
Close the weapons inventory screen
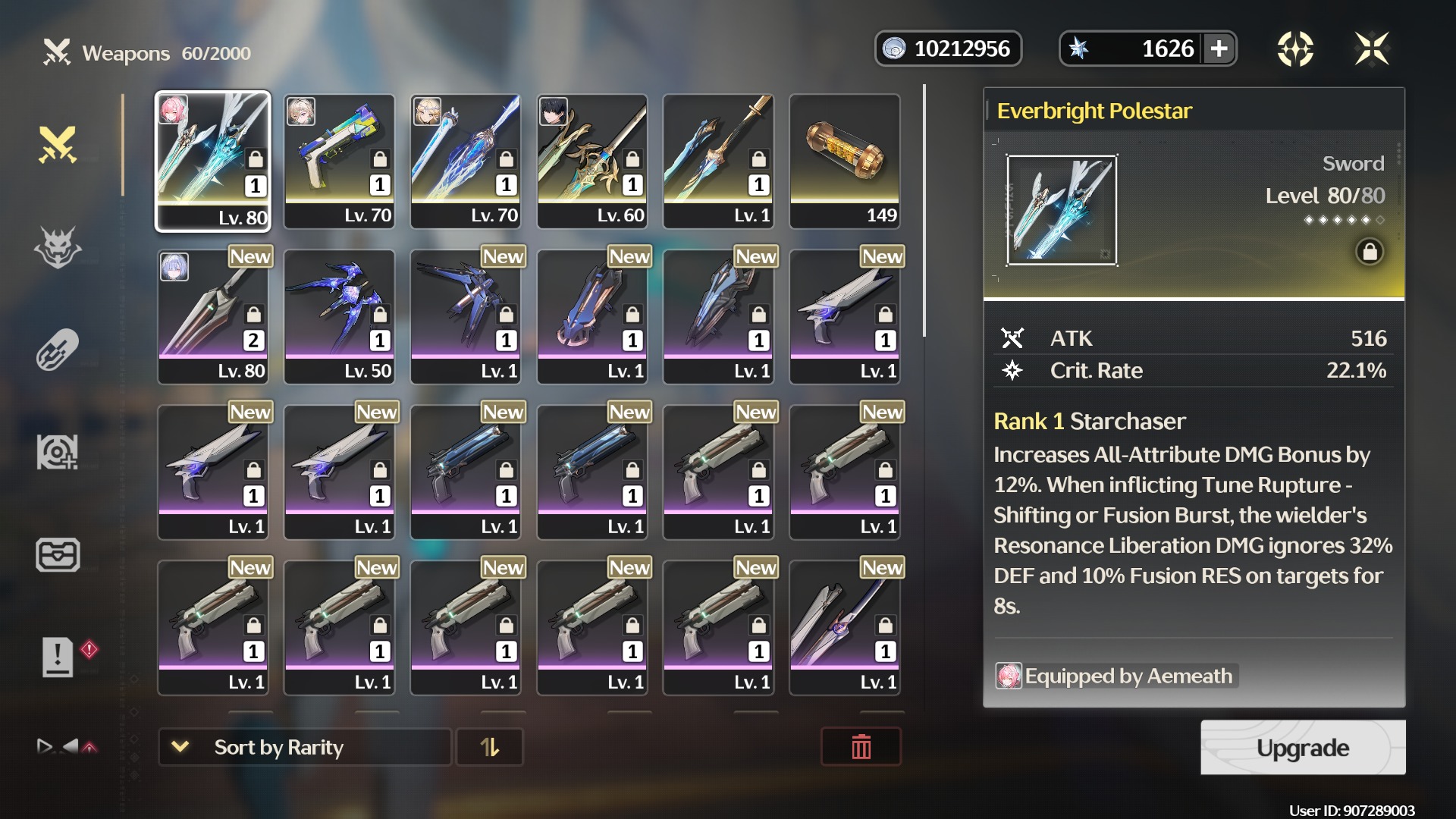(x=1371, y=49)
